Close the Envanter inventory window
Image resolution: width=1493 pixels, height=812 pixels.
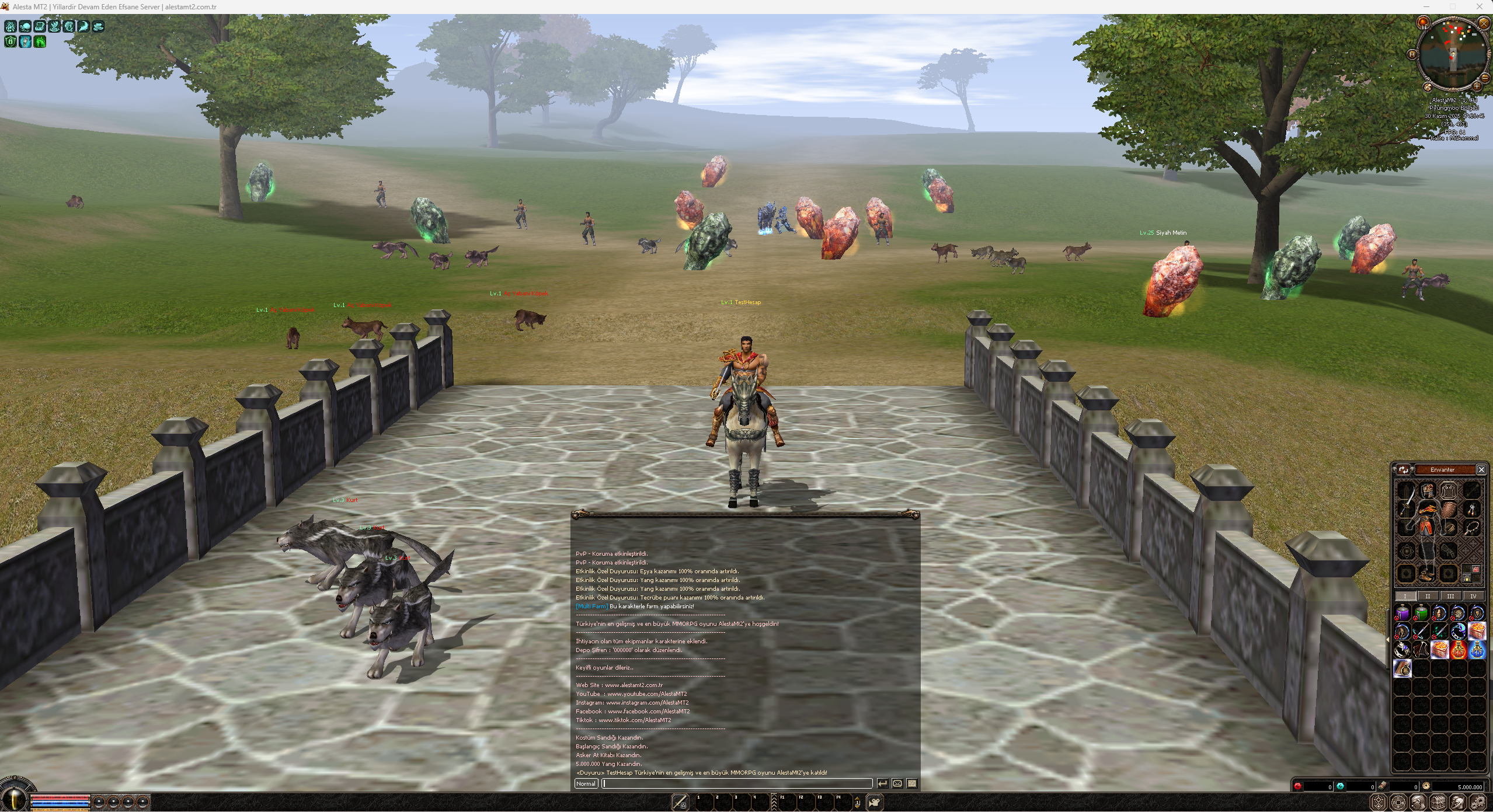coord(1481,469)
